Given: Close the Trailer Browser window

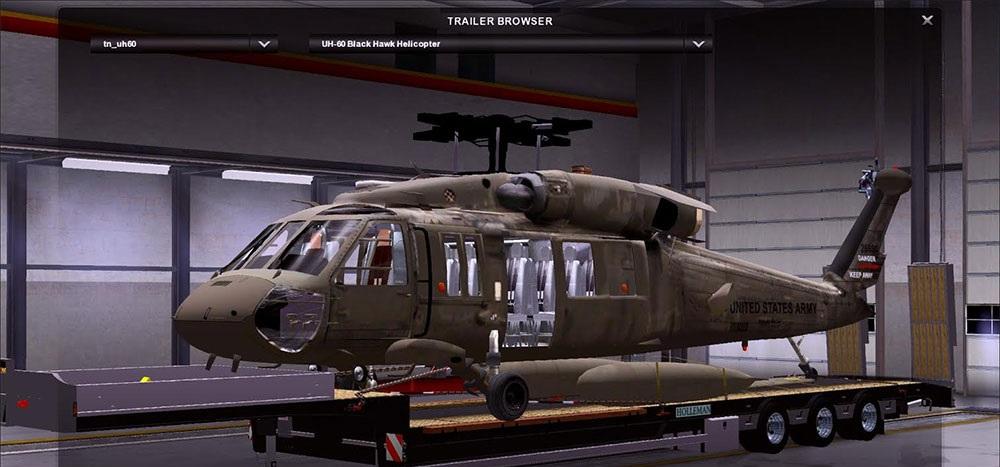Looking at the screenshot, I should pyautogui.click(x=927, y=20).
